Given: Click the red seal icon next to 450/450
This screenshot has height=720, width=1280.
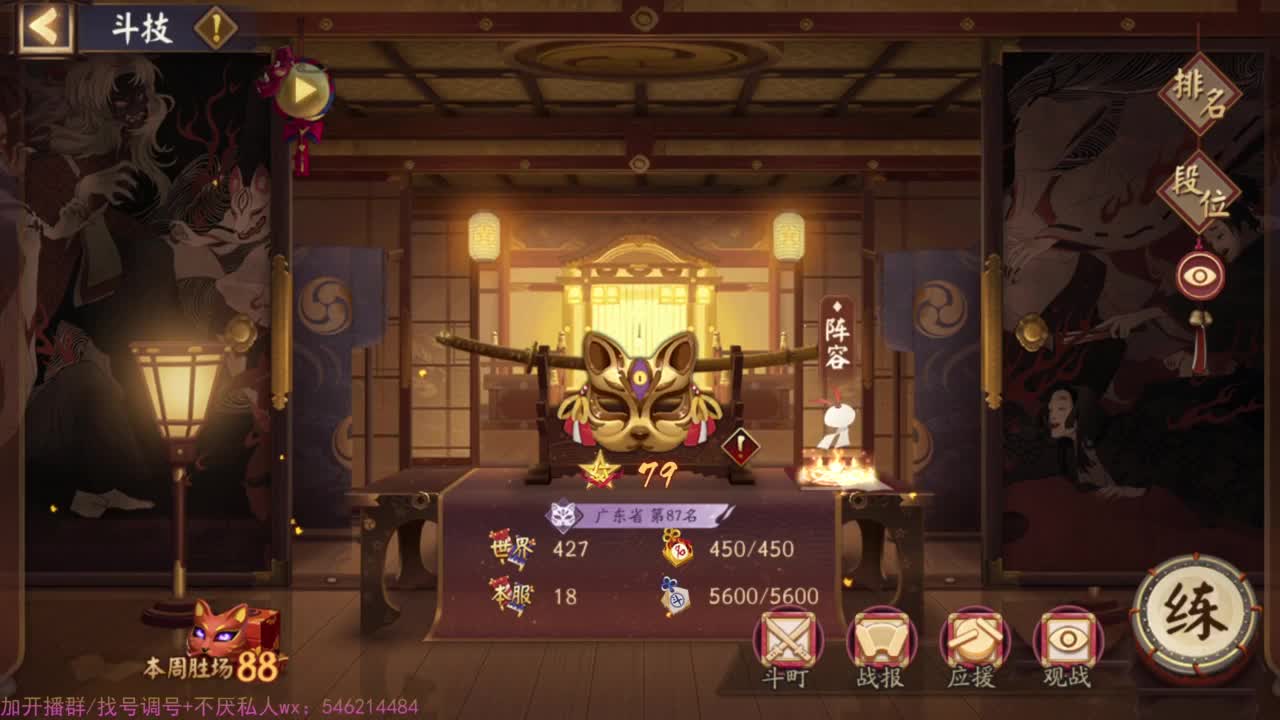Looking at the screenshot, I should (676, 550).
